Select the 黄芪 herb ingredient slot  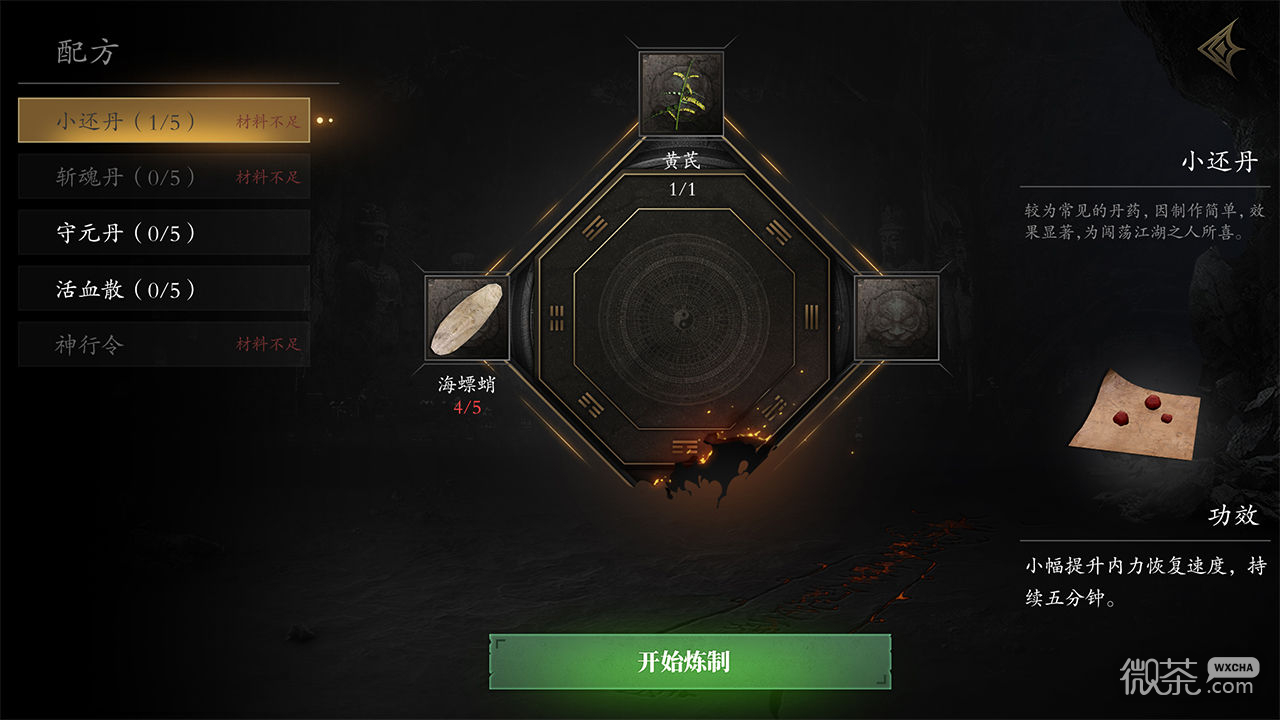(681, 93)
